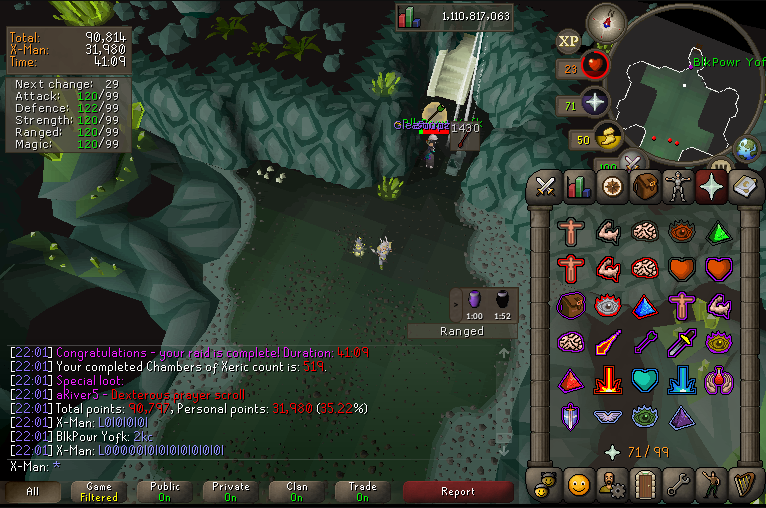Toggle the XP drops orb
This screenshot has width=766, height=508.
(569, 41)
